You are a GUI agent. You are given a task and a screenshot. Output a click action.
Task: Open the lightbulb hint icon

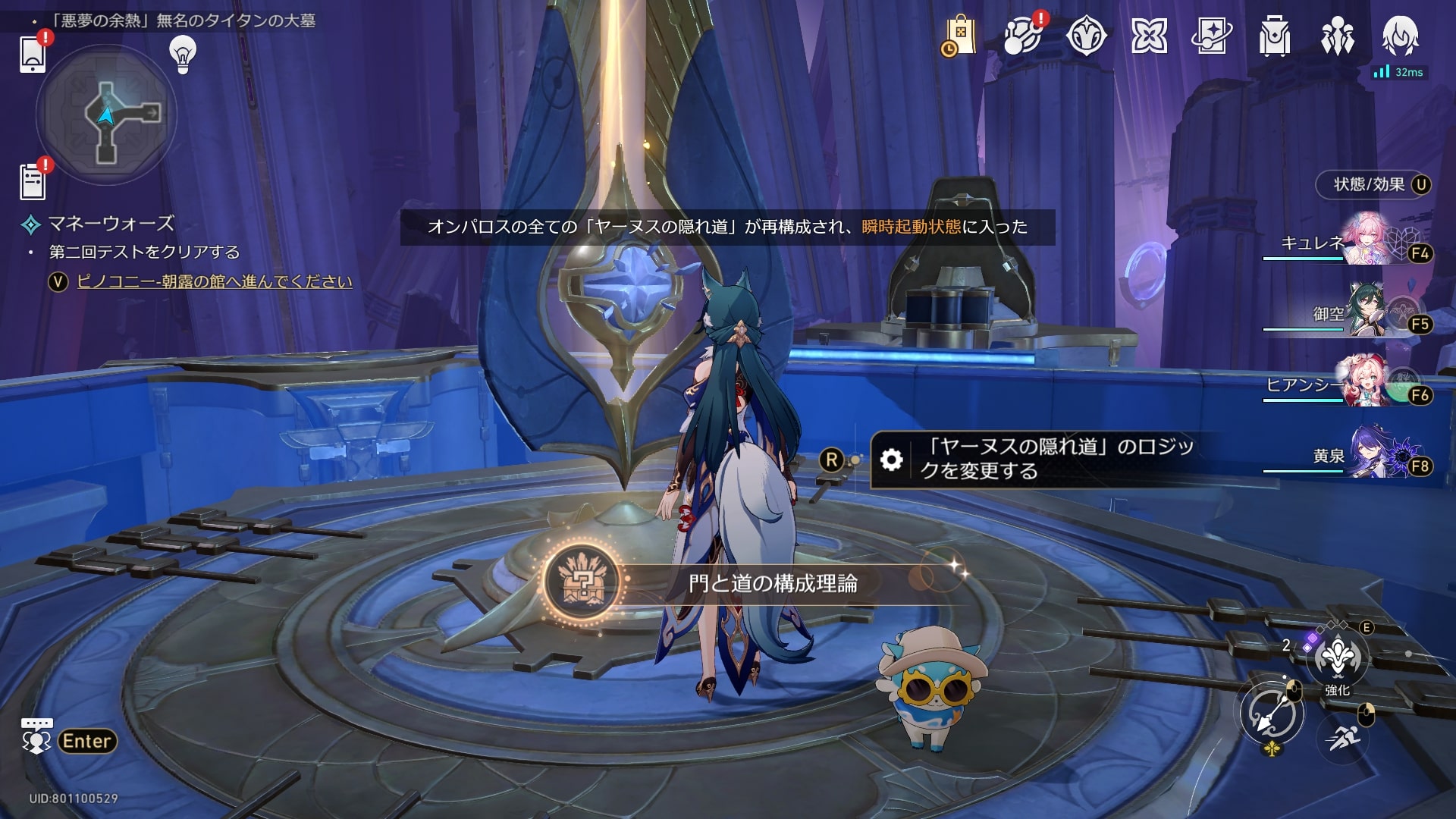[183, 55]
